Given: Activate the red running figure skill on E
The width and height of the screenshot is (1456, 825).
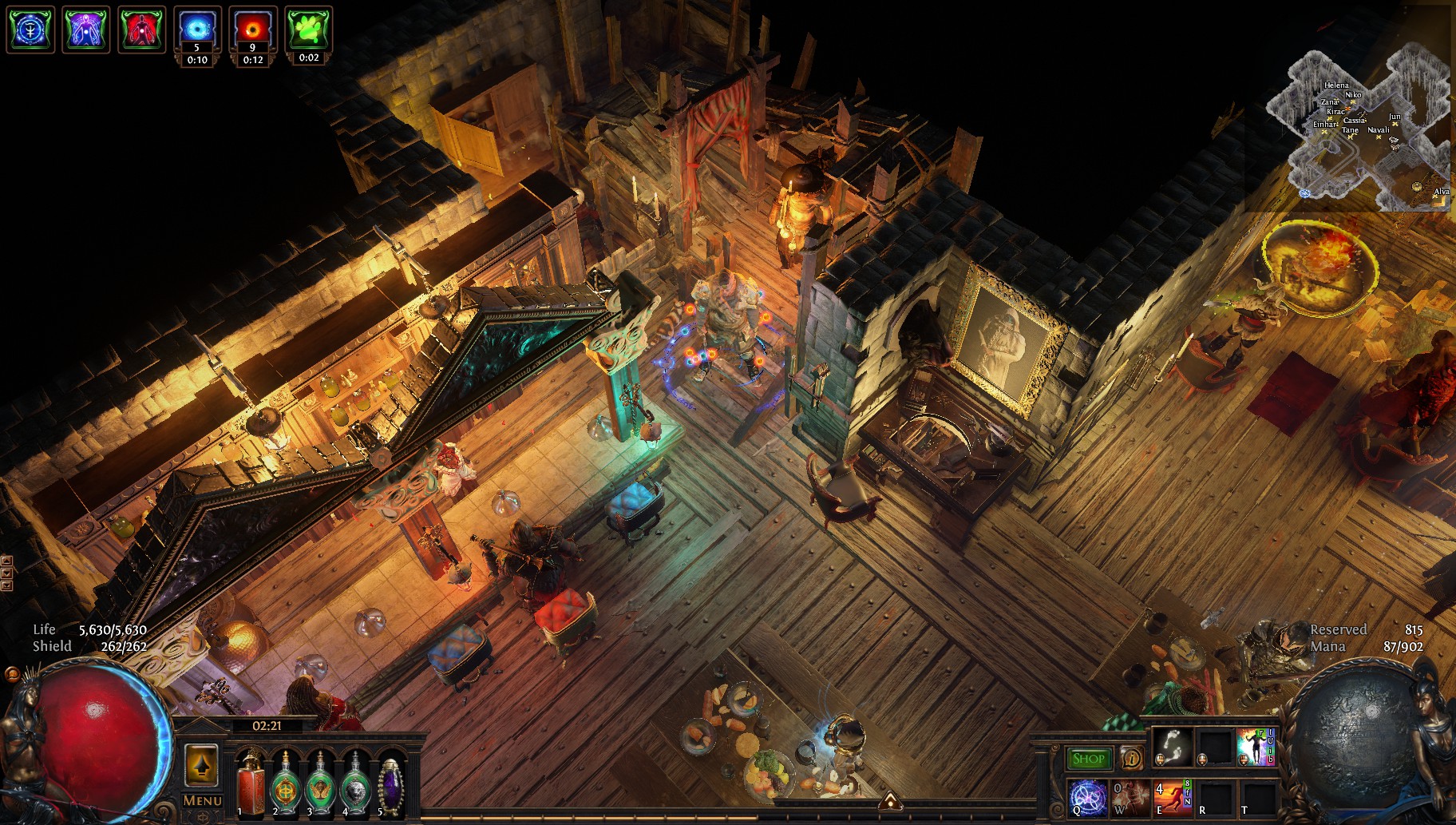Looking at the screenshot, I should [x=1173, y=798].
